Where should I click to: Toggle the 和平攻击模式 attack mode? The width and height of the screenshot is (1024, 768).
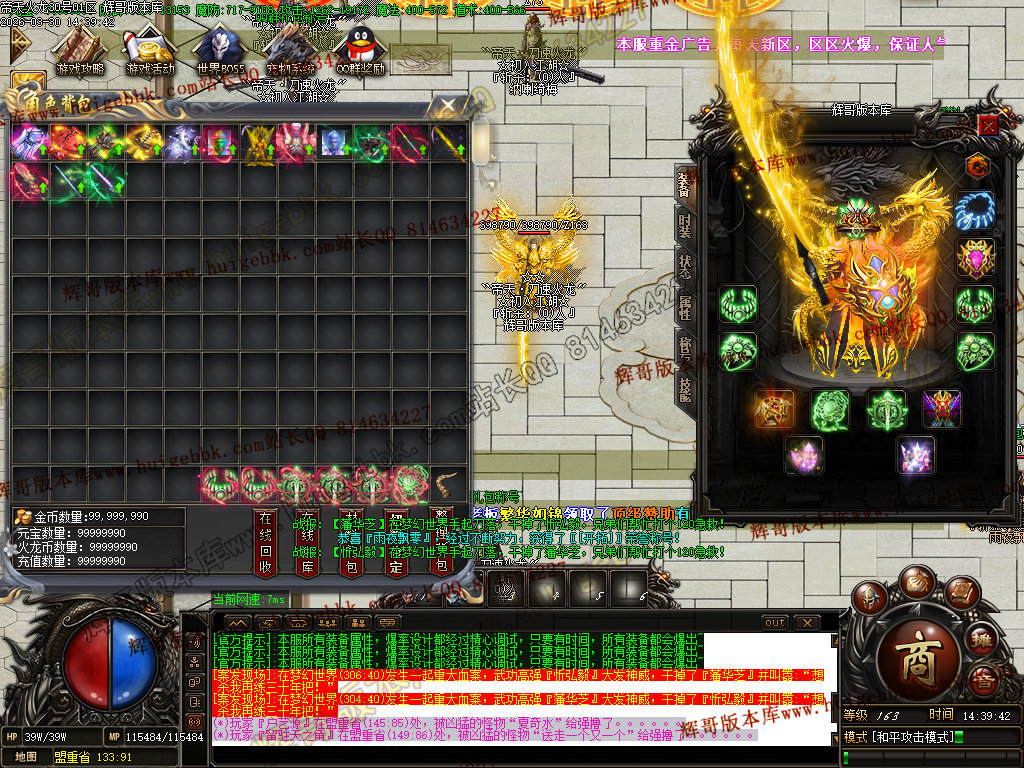[899, 737]
